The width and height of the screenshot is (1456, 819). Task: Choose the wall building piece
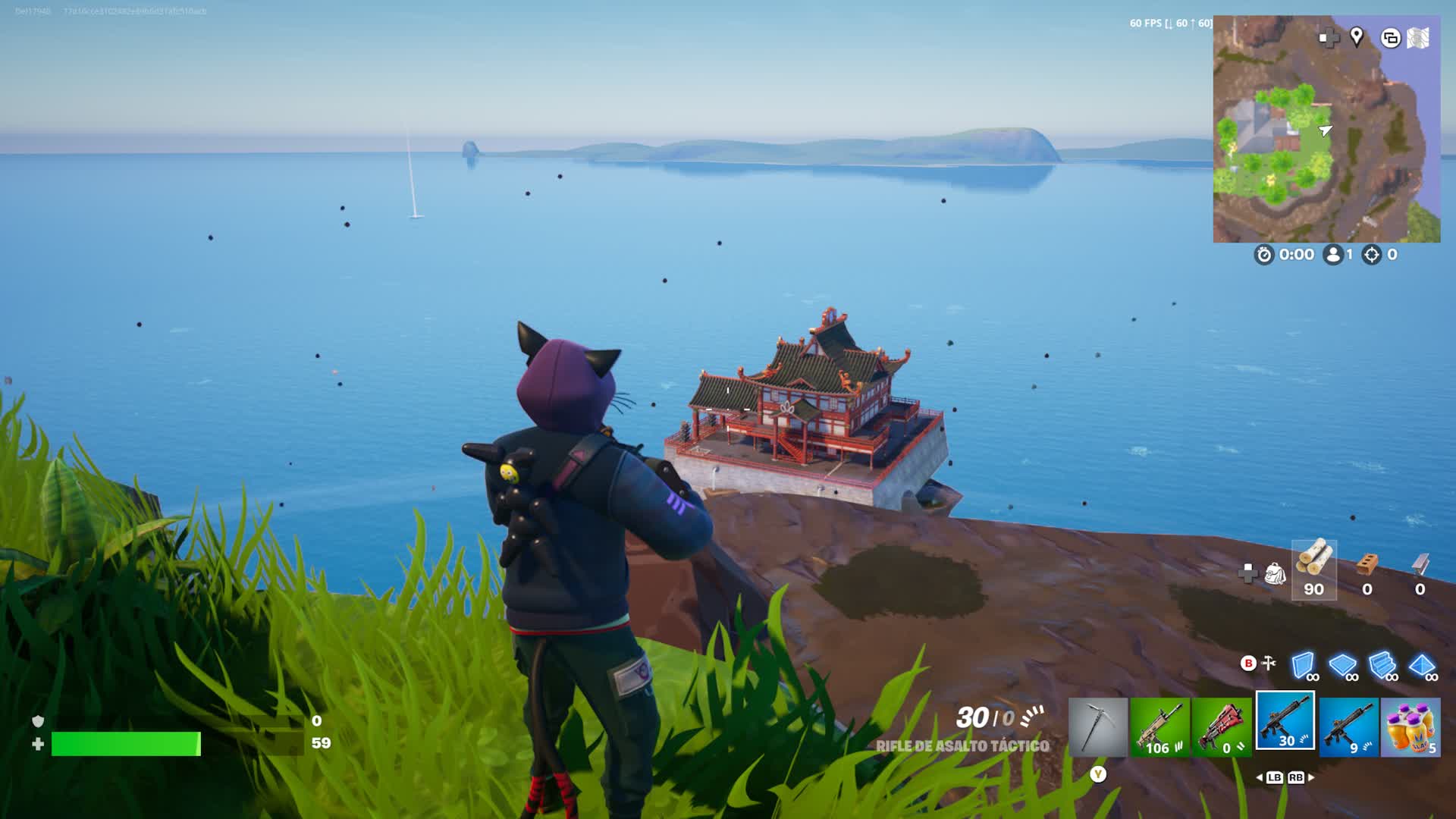coord(1304,665)
